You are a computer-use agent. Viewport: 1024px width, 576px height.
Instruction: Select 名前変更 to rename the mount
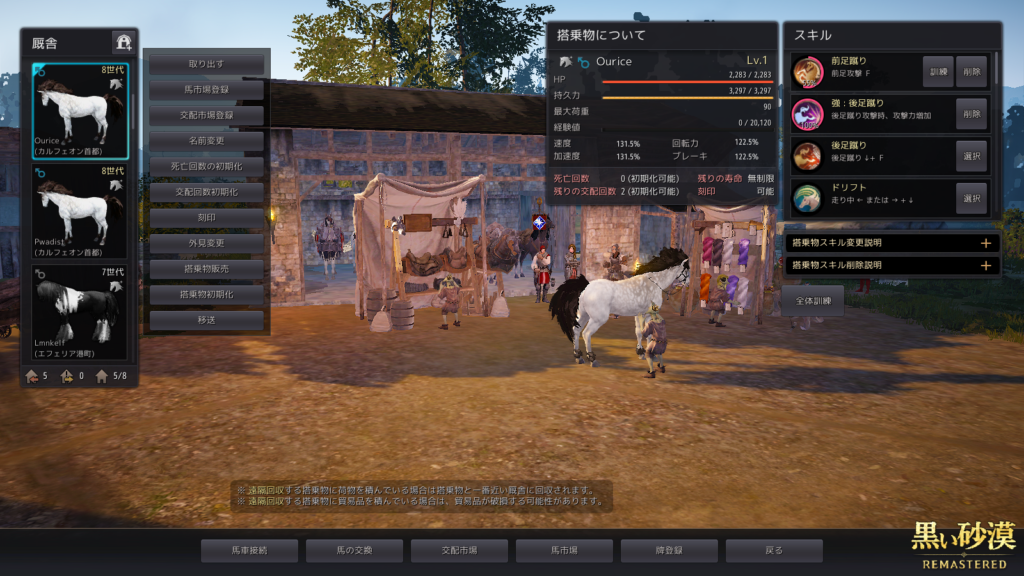(x=207, y=141)
